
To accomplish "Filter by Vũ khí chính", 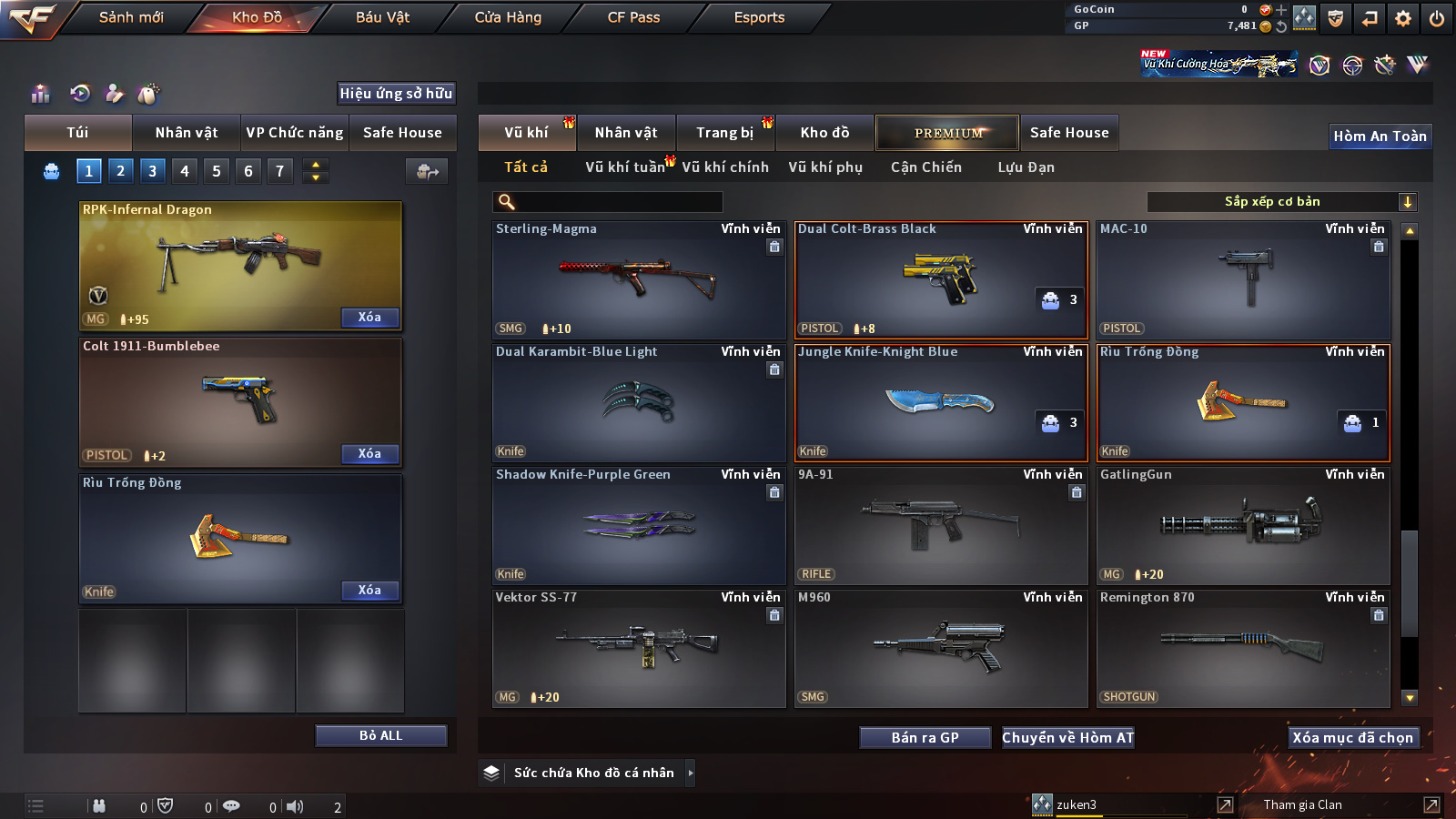I will (x=725, y=167).
